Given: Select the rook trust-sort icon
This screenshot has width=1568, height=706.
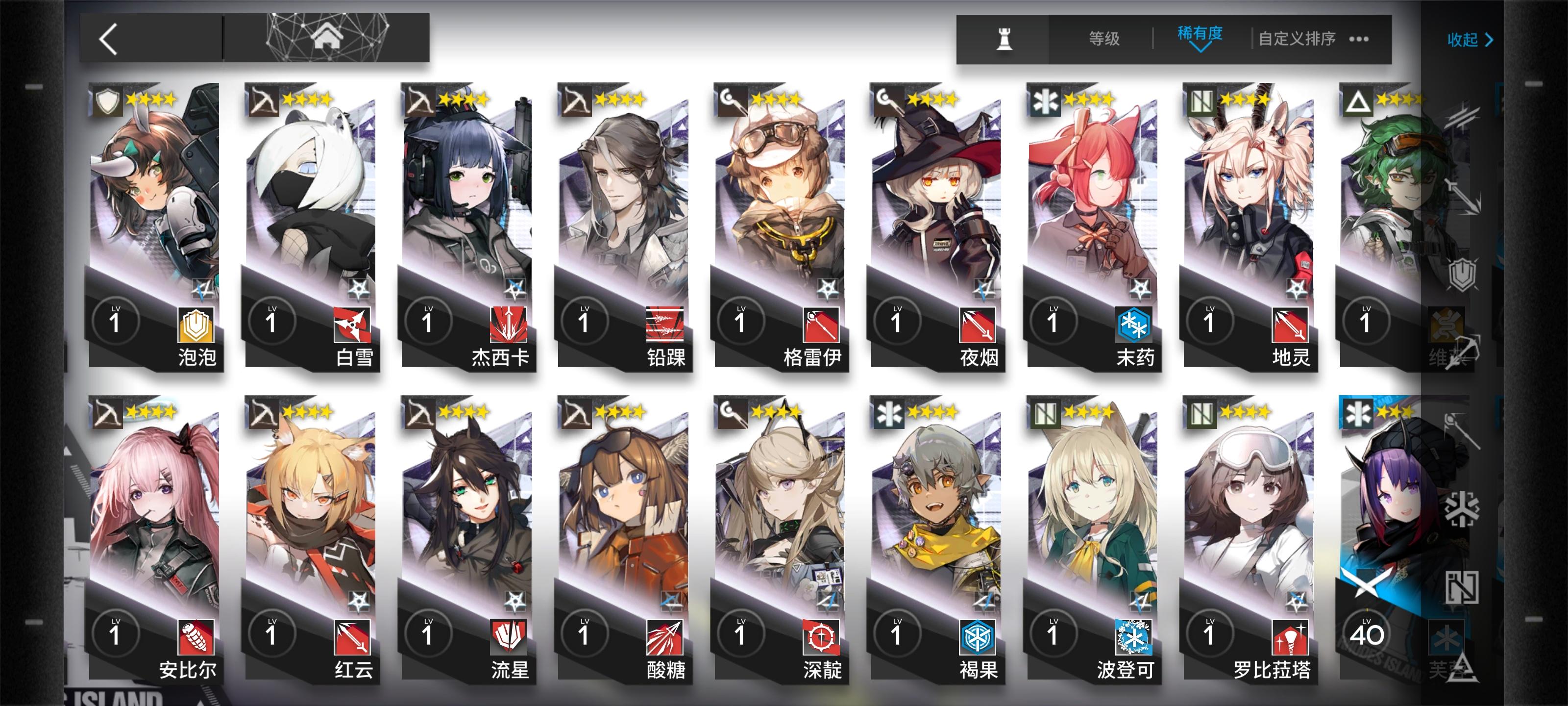Looking at the screenshot, I should [1004, 38].
